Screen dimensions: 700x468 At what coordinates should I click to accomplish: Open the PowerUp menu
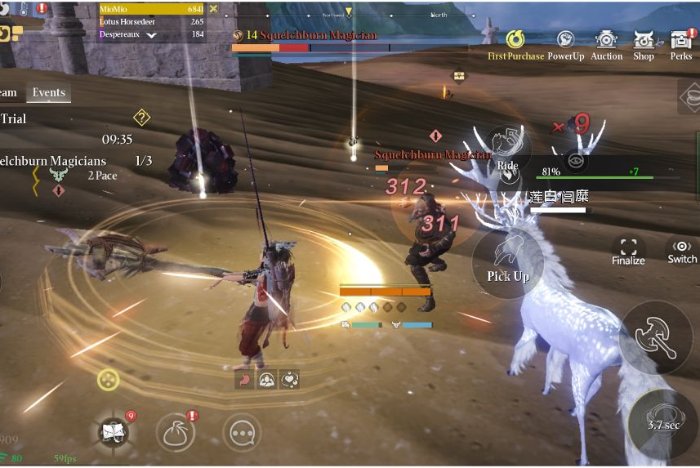(x=565, y=42)
